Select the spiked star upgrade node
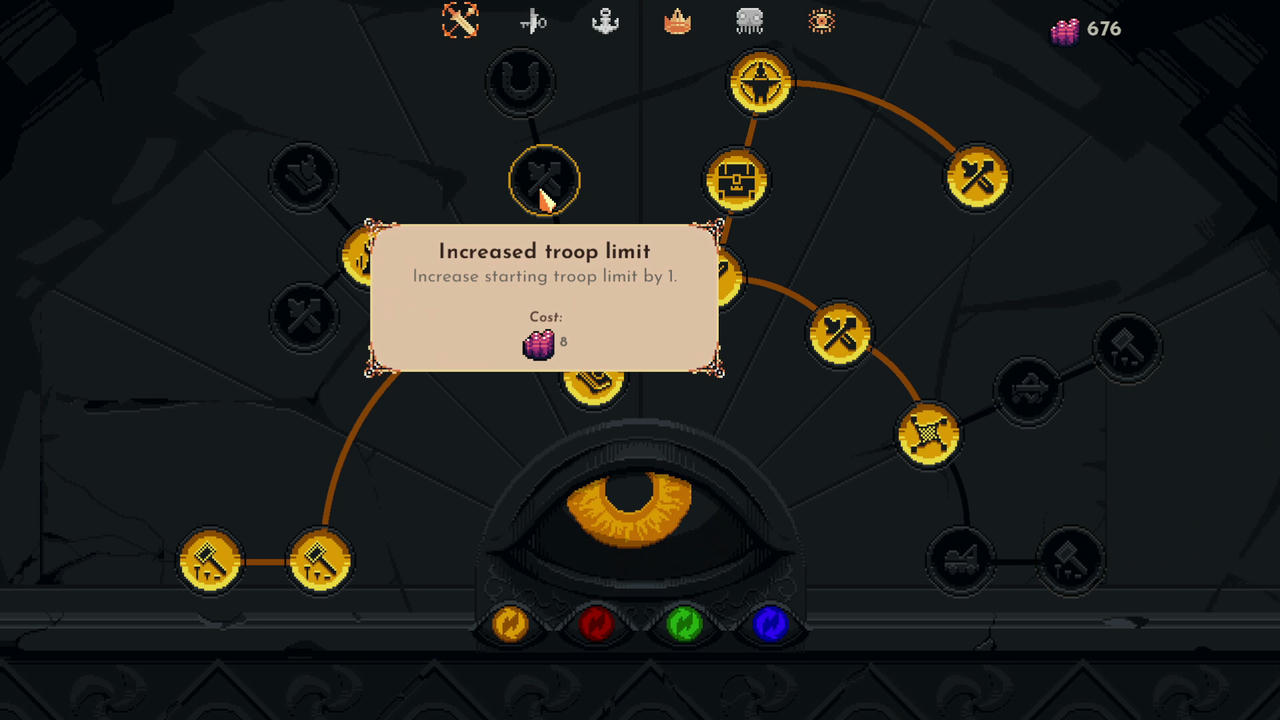Screen dimensions: 1280x720 point(928,433)
